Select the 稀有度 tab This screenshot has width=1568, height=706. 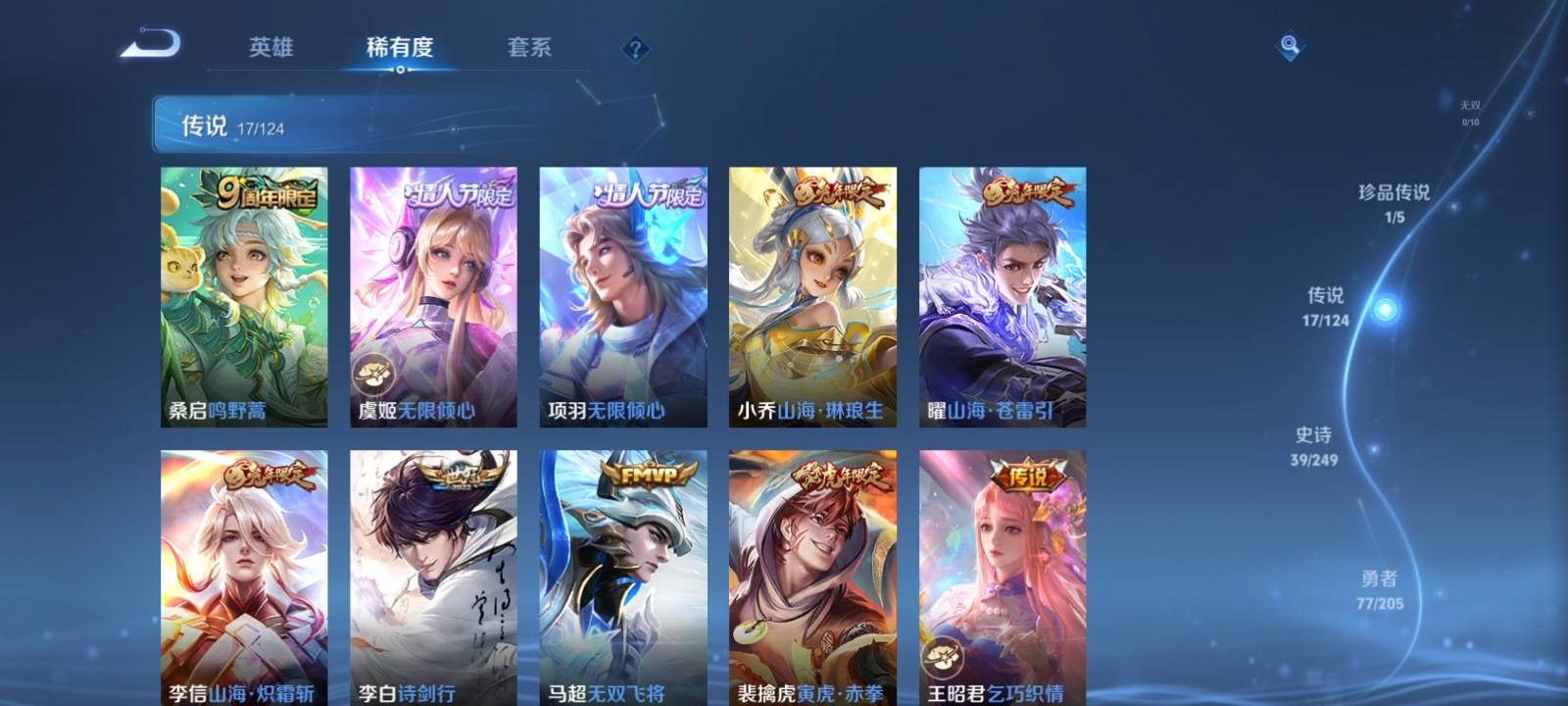point(400,47)
